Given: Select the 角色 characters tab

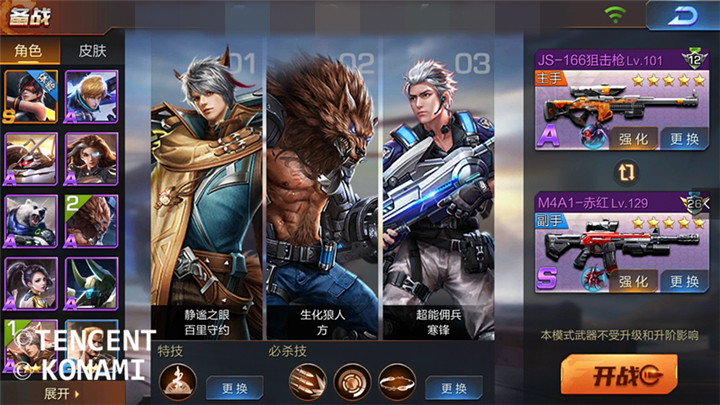Looking at the screenshot, I should [28, 51].
